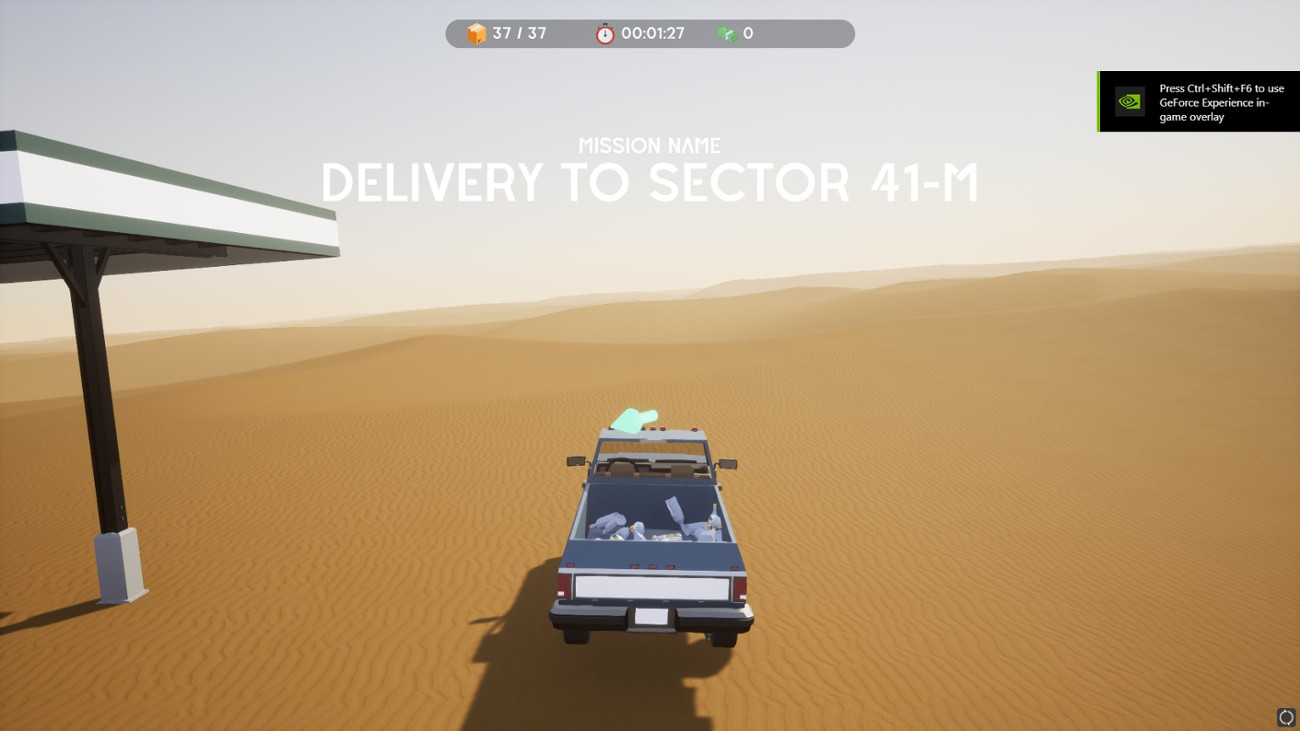Click the DELIVERY TO SECTOR 41-M title
The image size is (1300, 731).
point(648,183)
